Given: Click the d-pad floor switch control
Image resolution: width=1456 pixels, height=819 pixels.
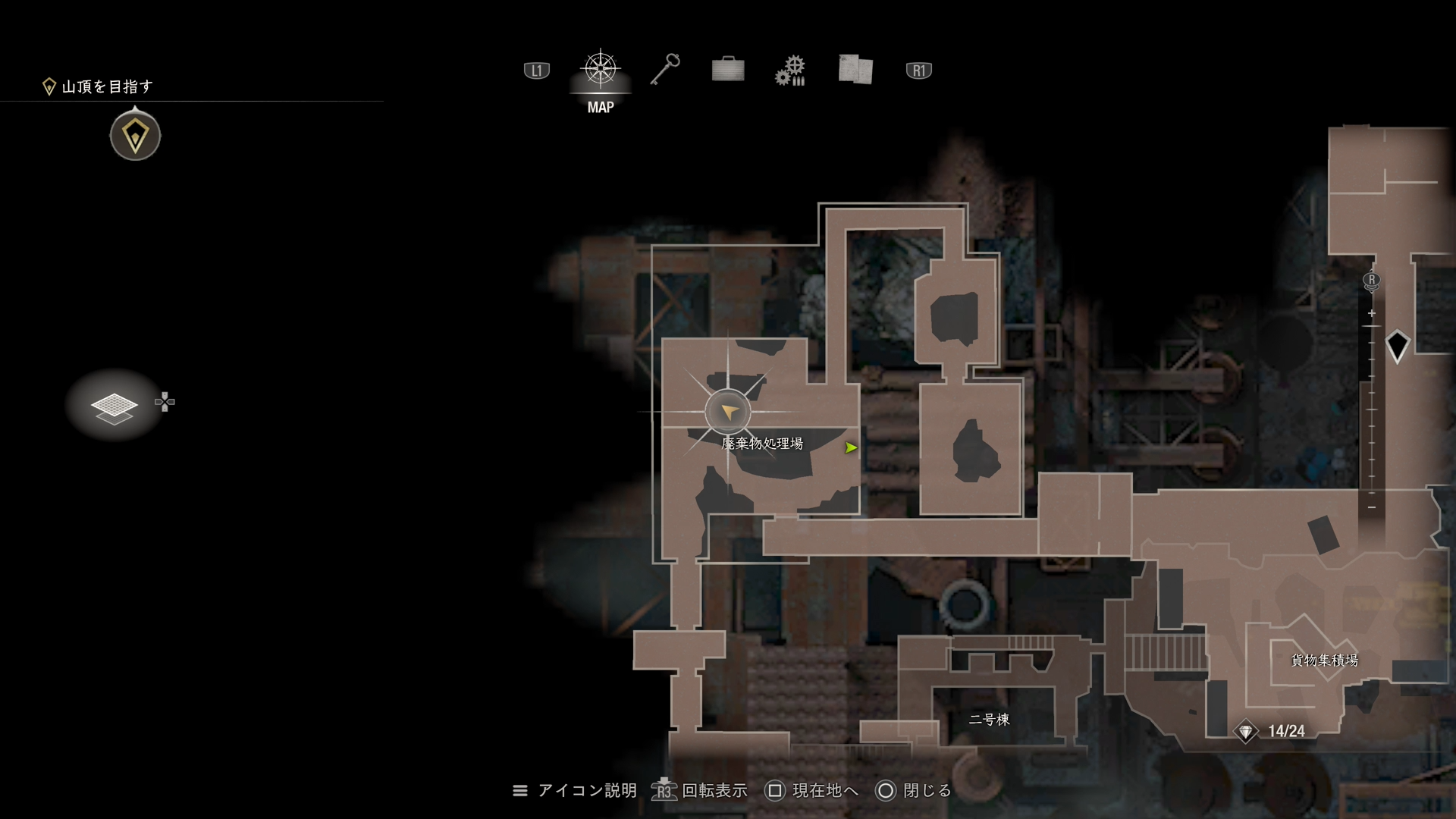Looking at the screenshot, I should 165,402.
